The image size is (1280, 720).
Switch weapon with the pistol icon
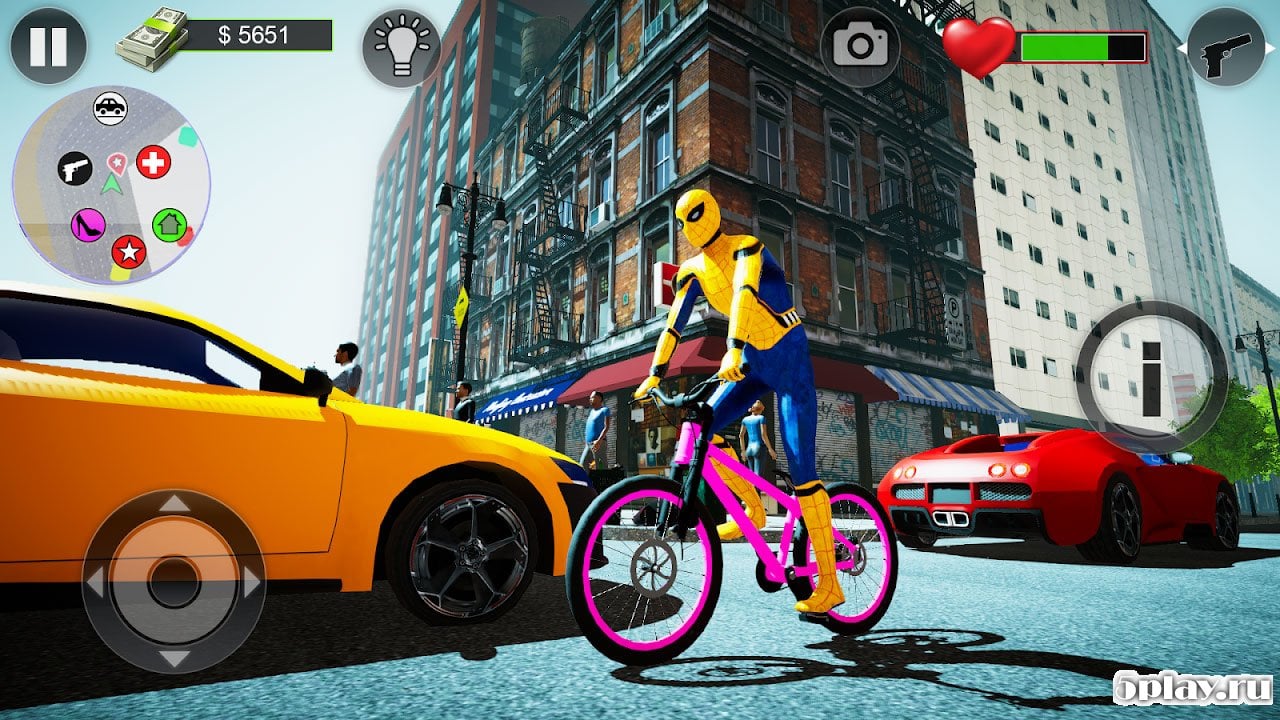pos(1227,46)
